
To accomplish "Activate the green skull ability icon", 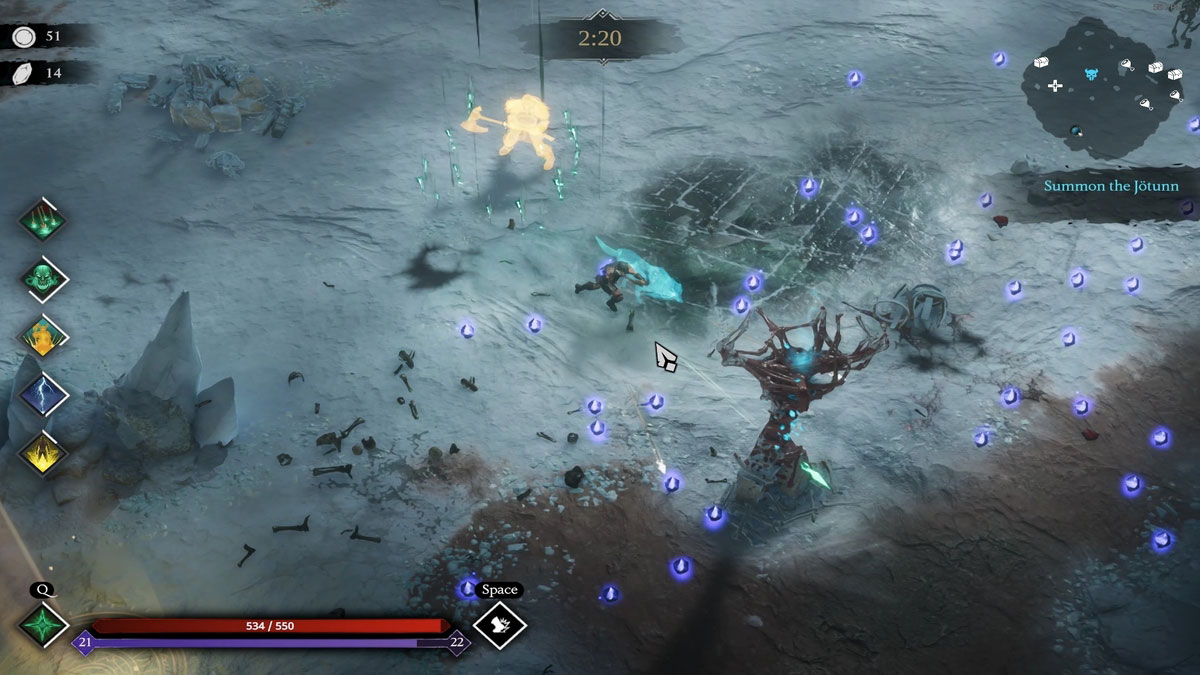I will point(43,278).
